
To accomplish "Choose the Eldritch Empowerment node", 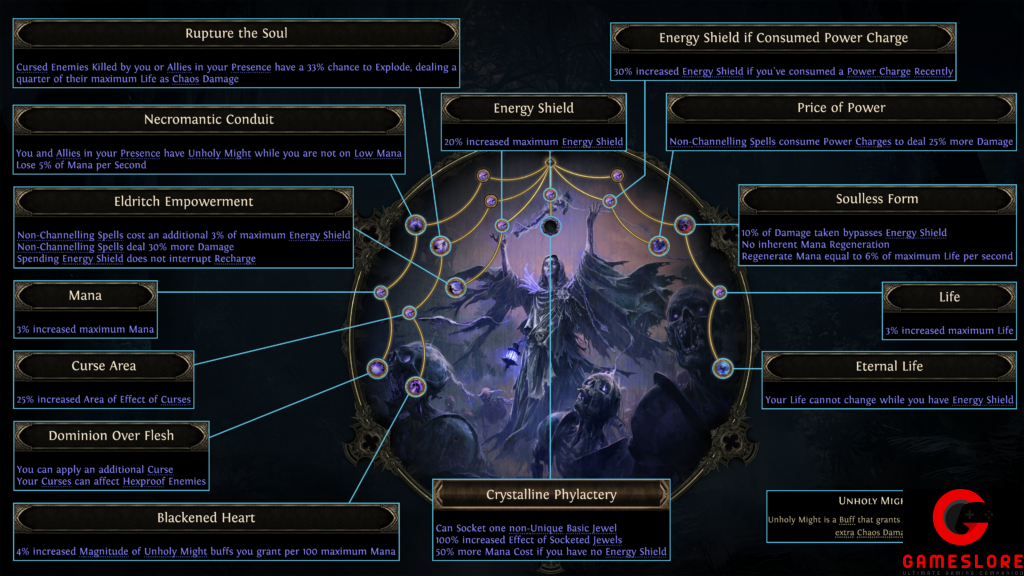I will click(x=455, y=288).
